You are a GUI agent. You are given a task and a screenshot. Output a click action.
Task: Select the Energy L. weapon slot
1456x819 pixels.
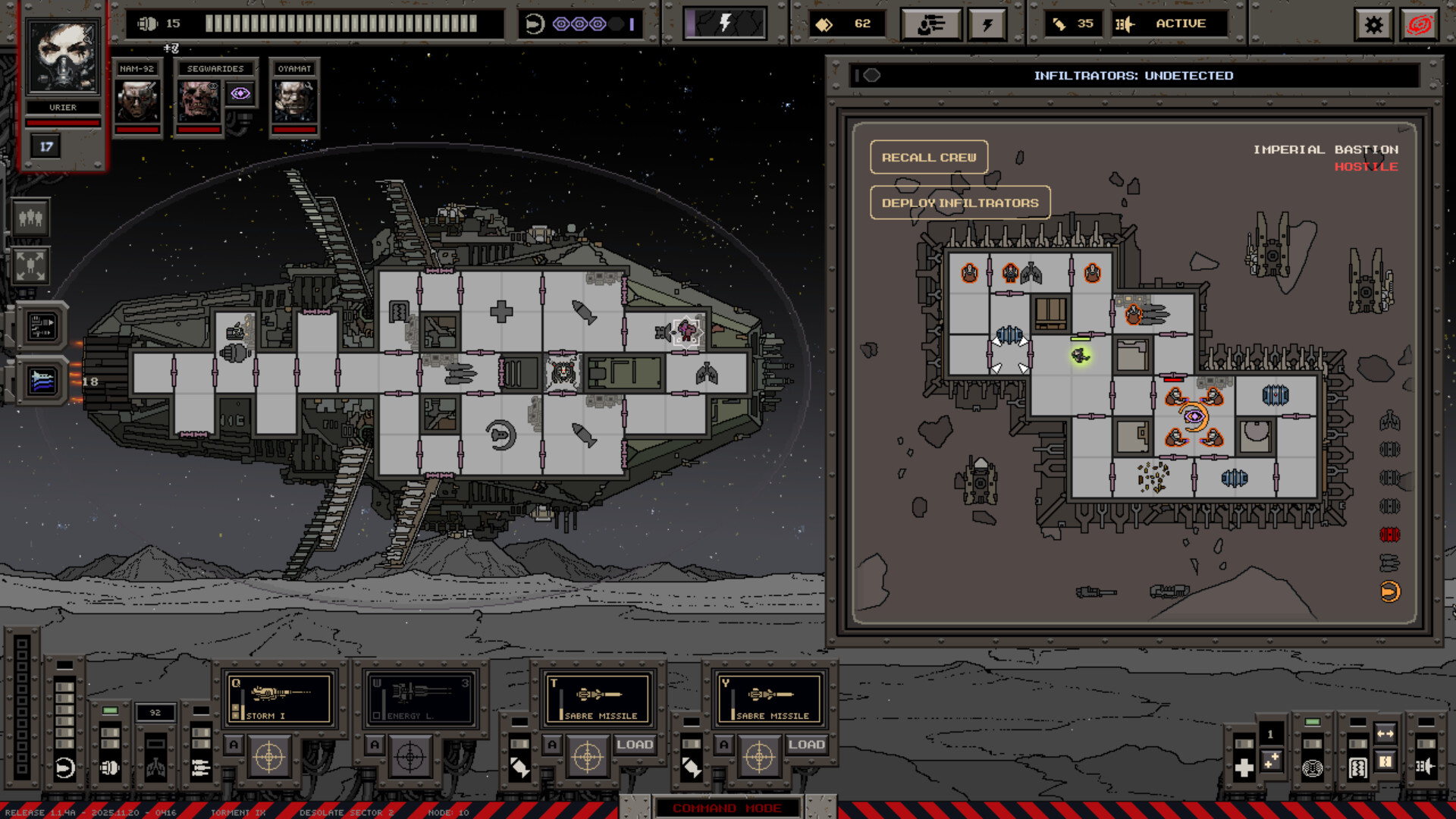click(x=421, y=698)
